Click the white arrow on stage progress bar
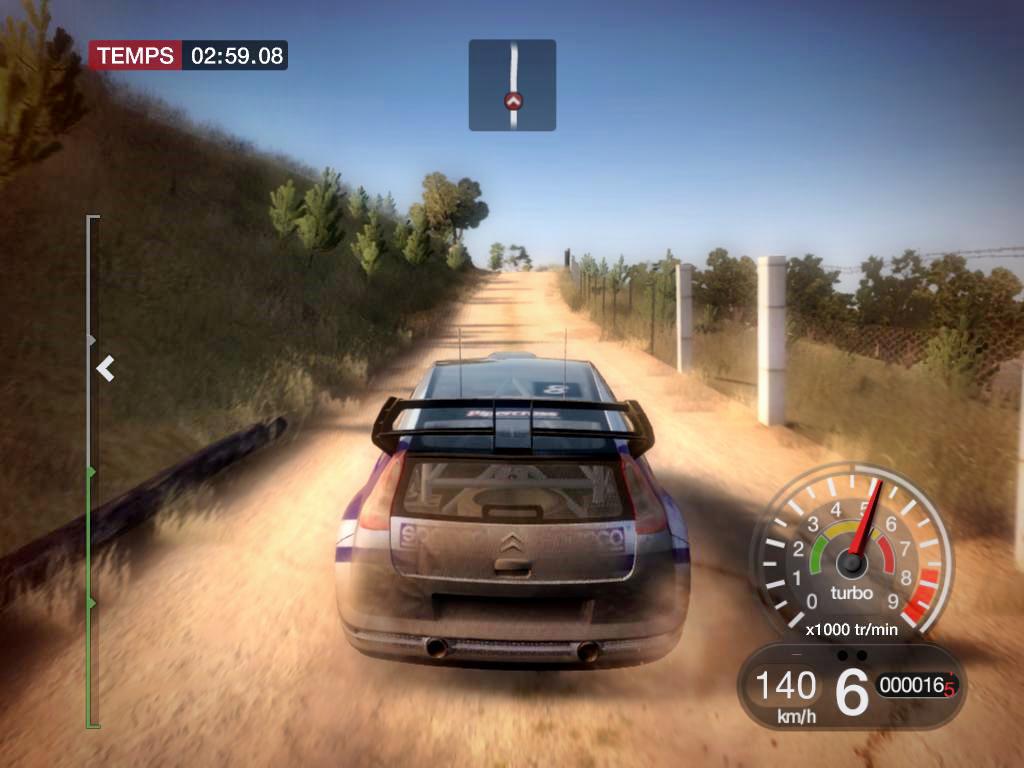This screenshot has width=1024, height=768. coord(105,370)
